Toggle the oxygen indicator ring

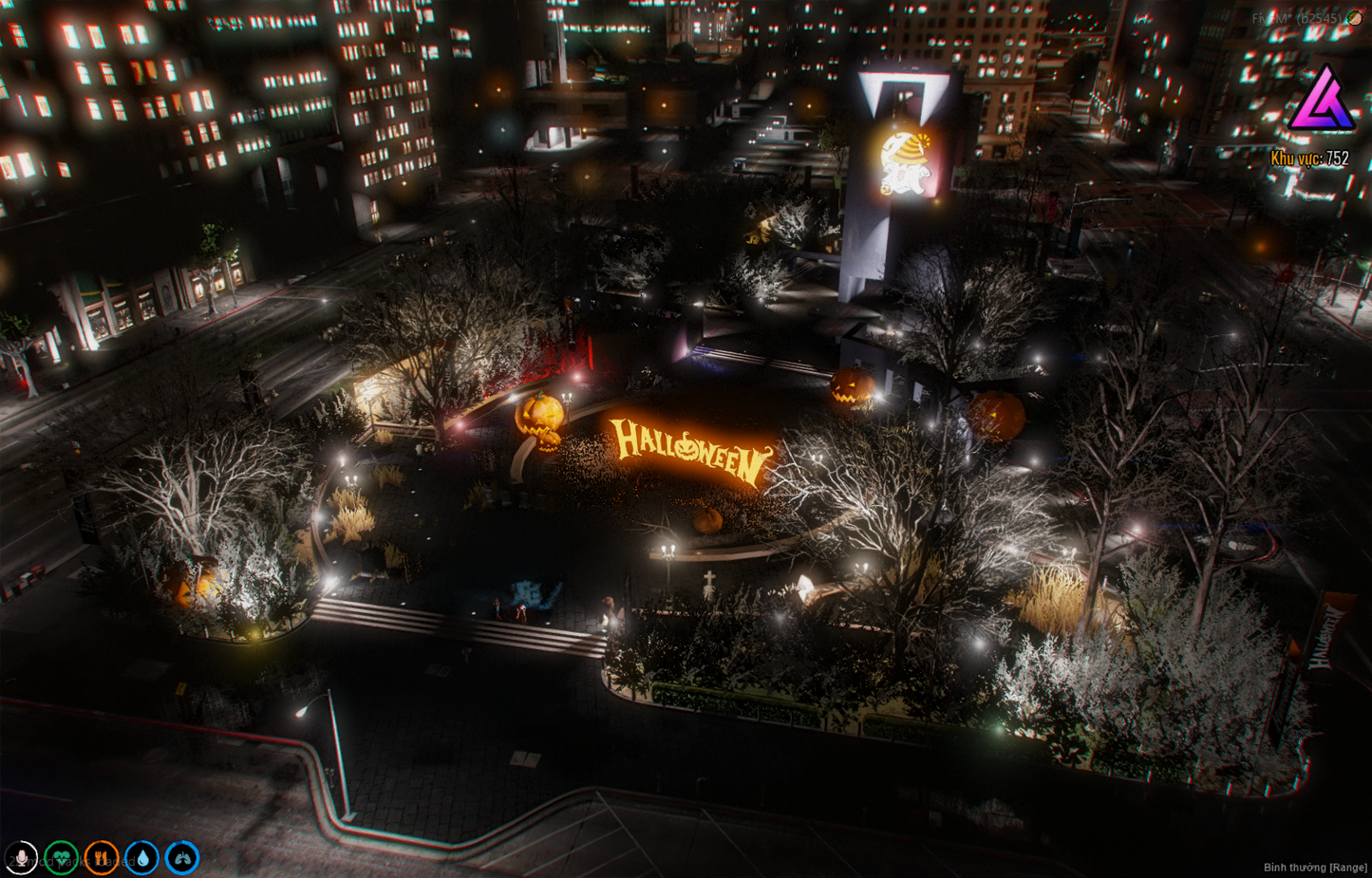coord(180,857)
